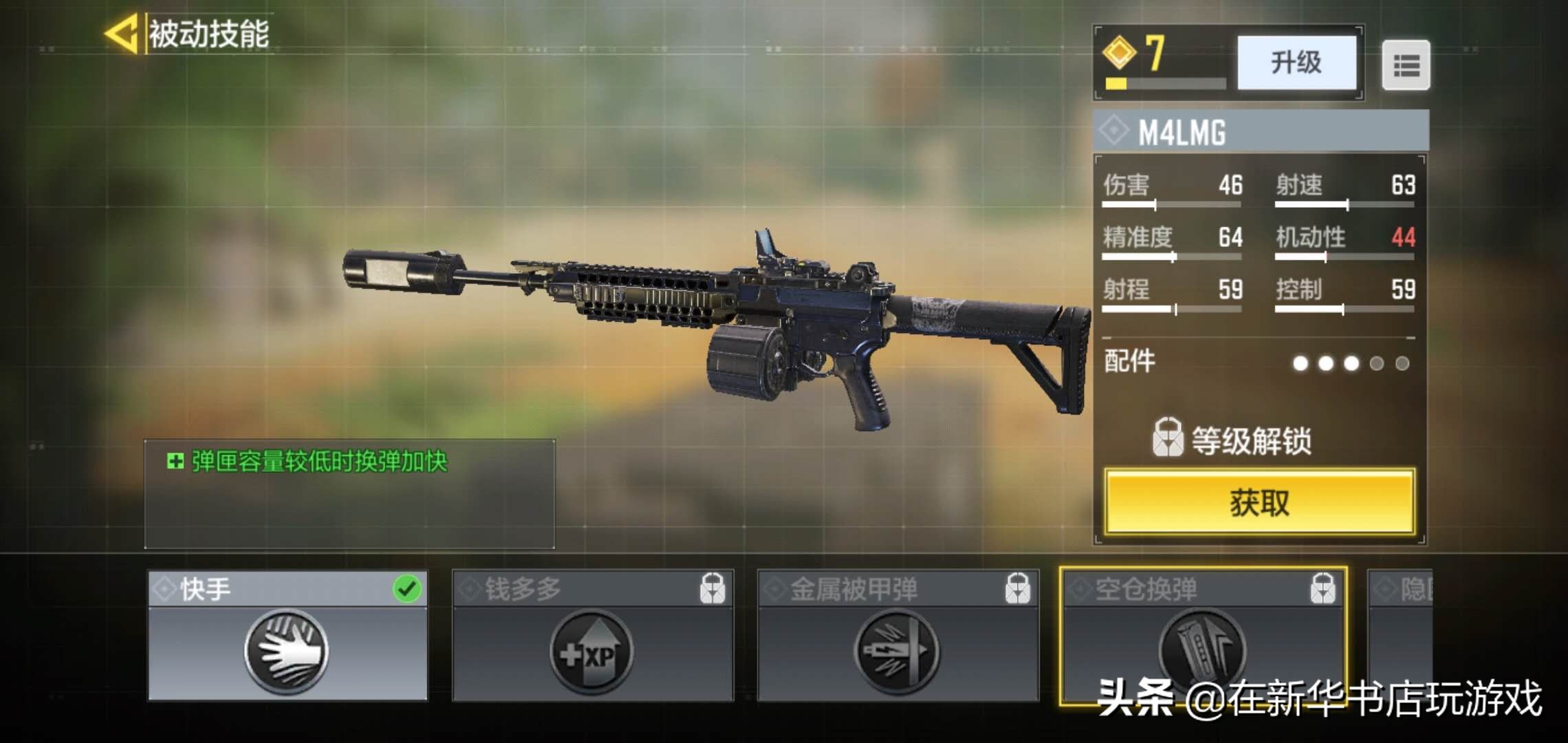The height and width of the screenshot is (743, 1568).
Task: Click the green checkmark on 快手 card
Action: [409, 588]
